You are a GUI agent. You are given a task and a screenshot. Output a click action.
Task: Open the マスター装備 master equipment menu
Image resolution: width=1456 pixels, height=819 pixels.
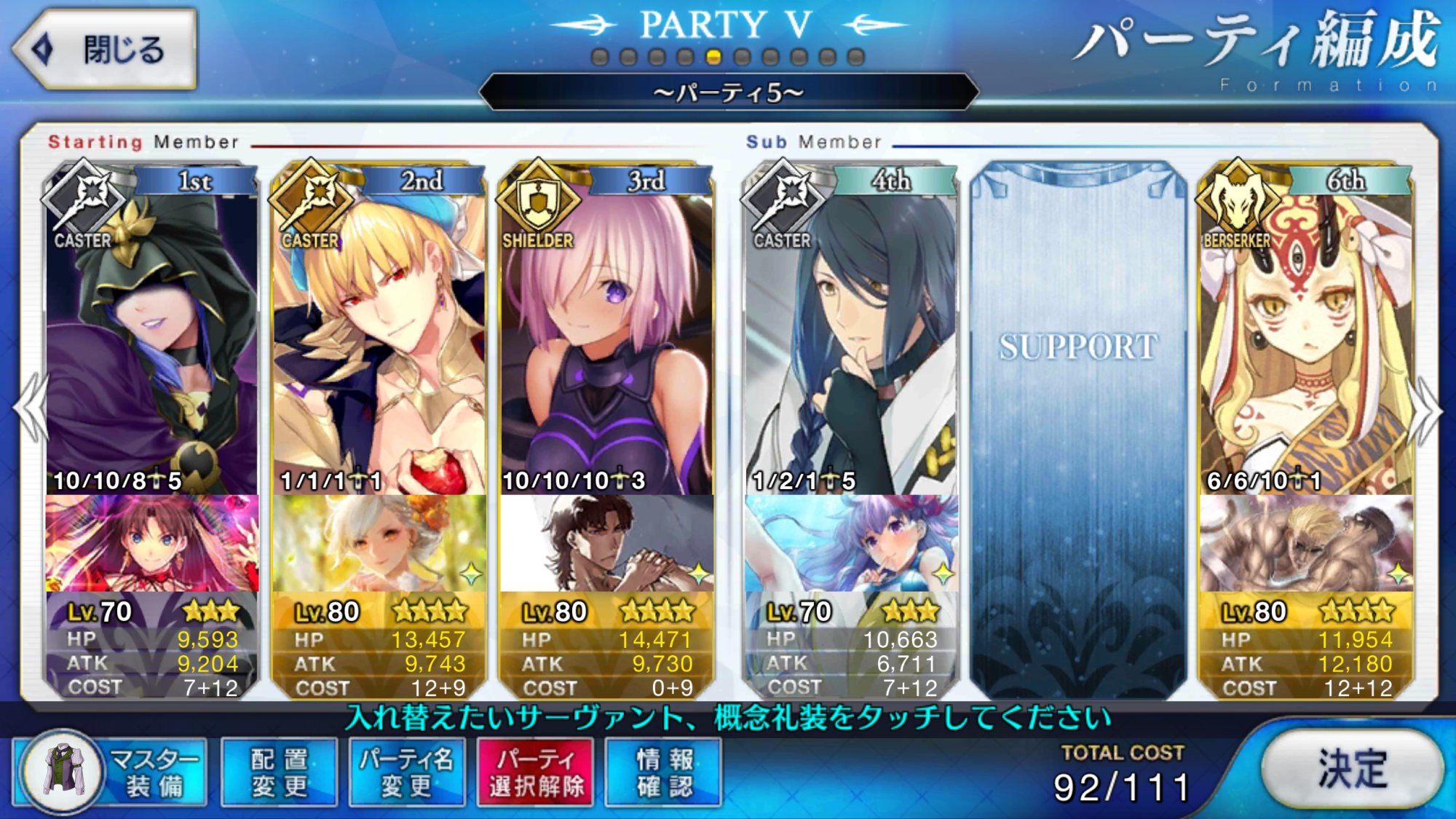coord(111,772)
